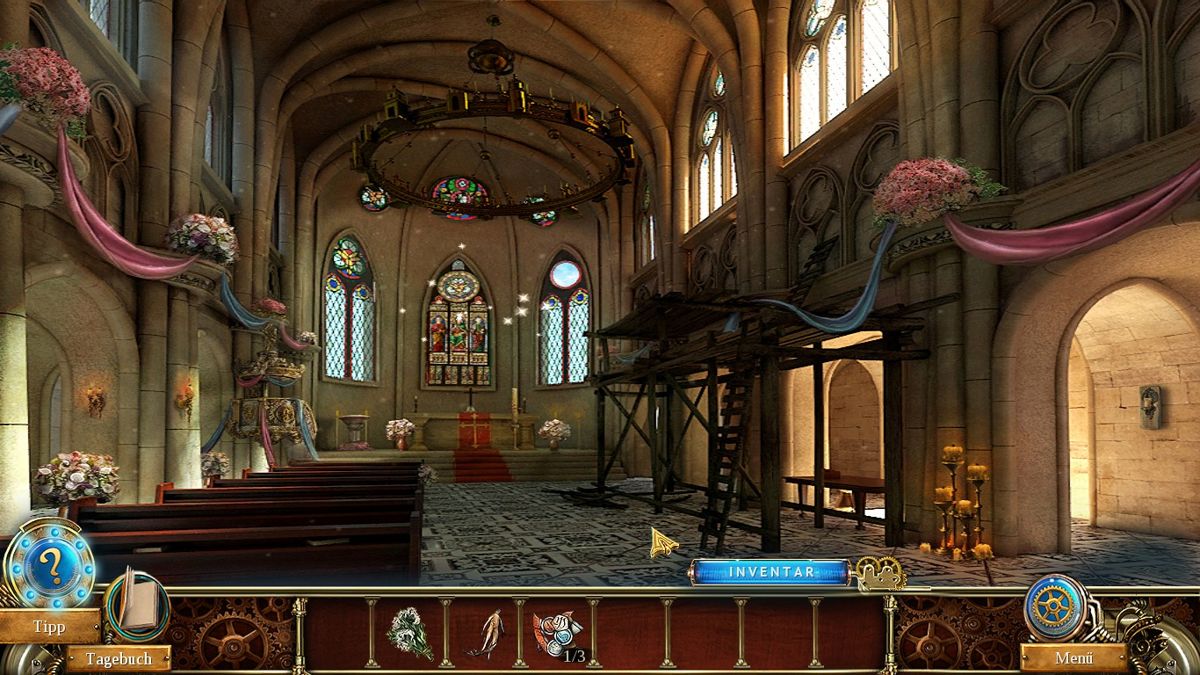Open the Menü button

(1073, 658)
